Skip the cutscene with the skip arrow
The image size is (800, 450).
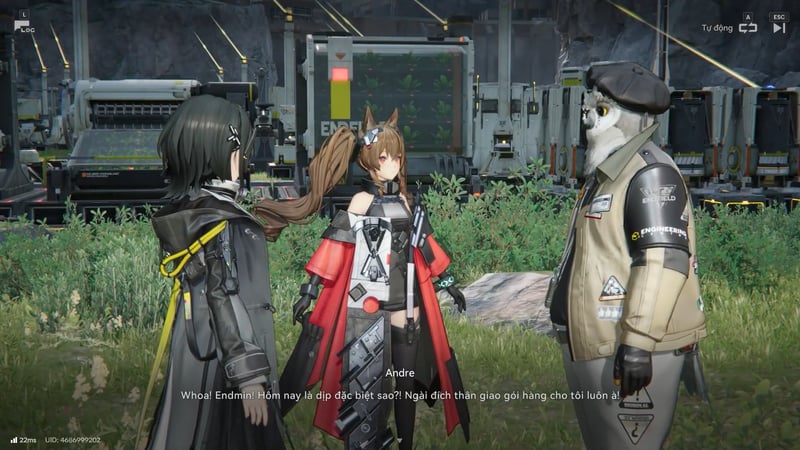(779, 27)
